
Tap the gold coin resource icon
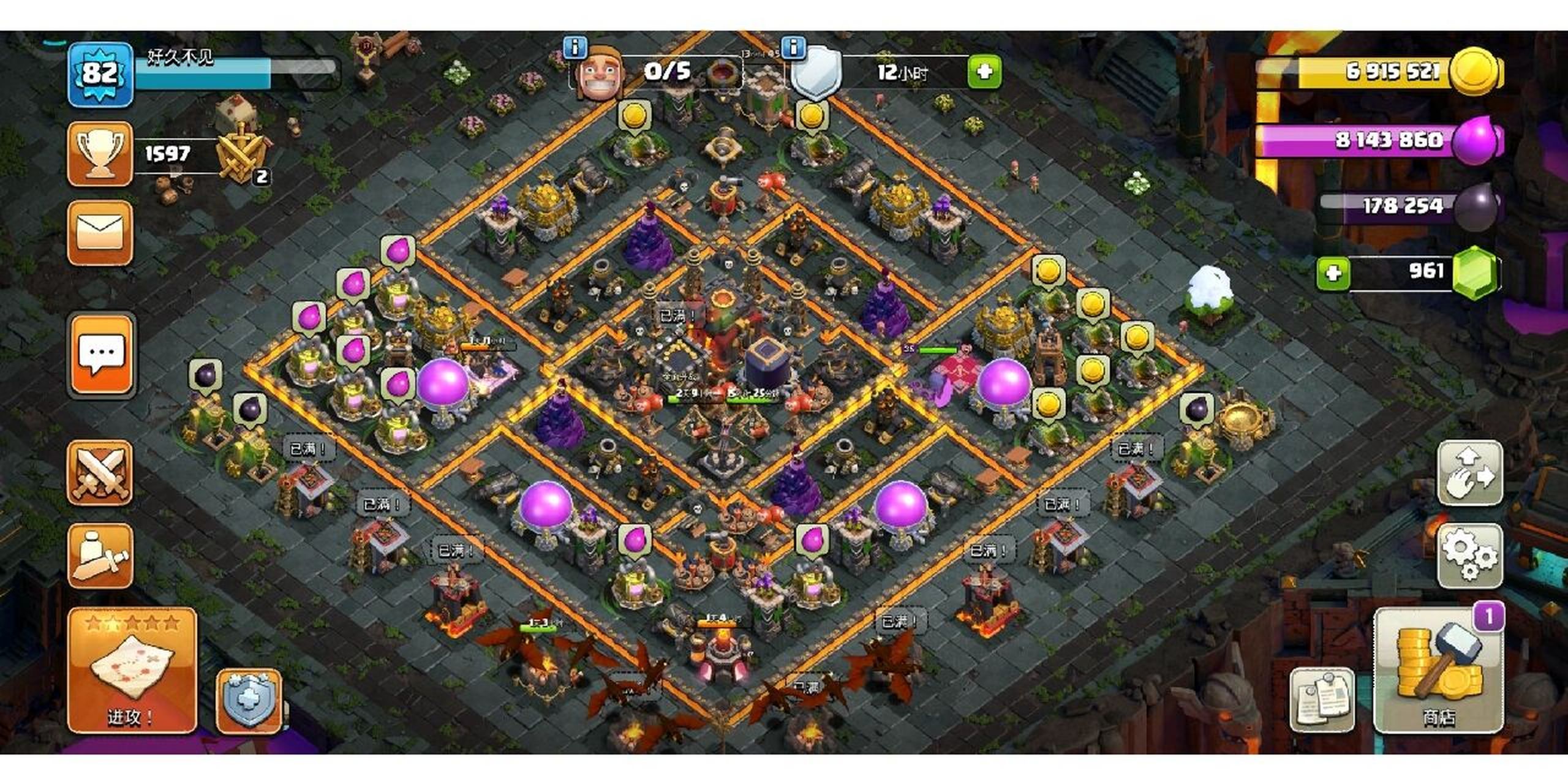(1477, 72)
